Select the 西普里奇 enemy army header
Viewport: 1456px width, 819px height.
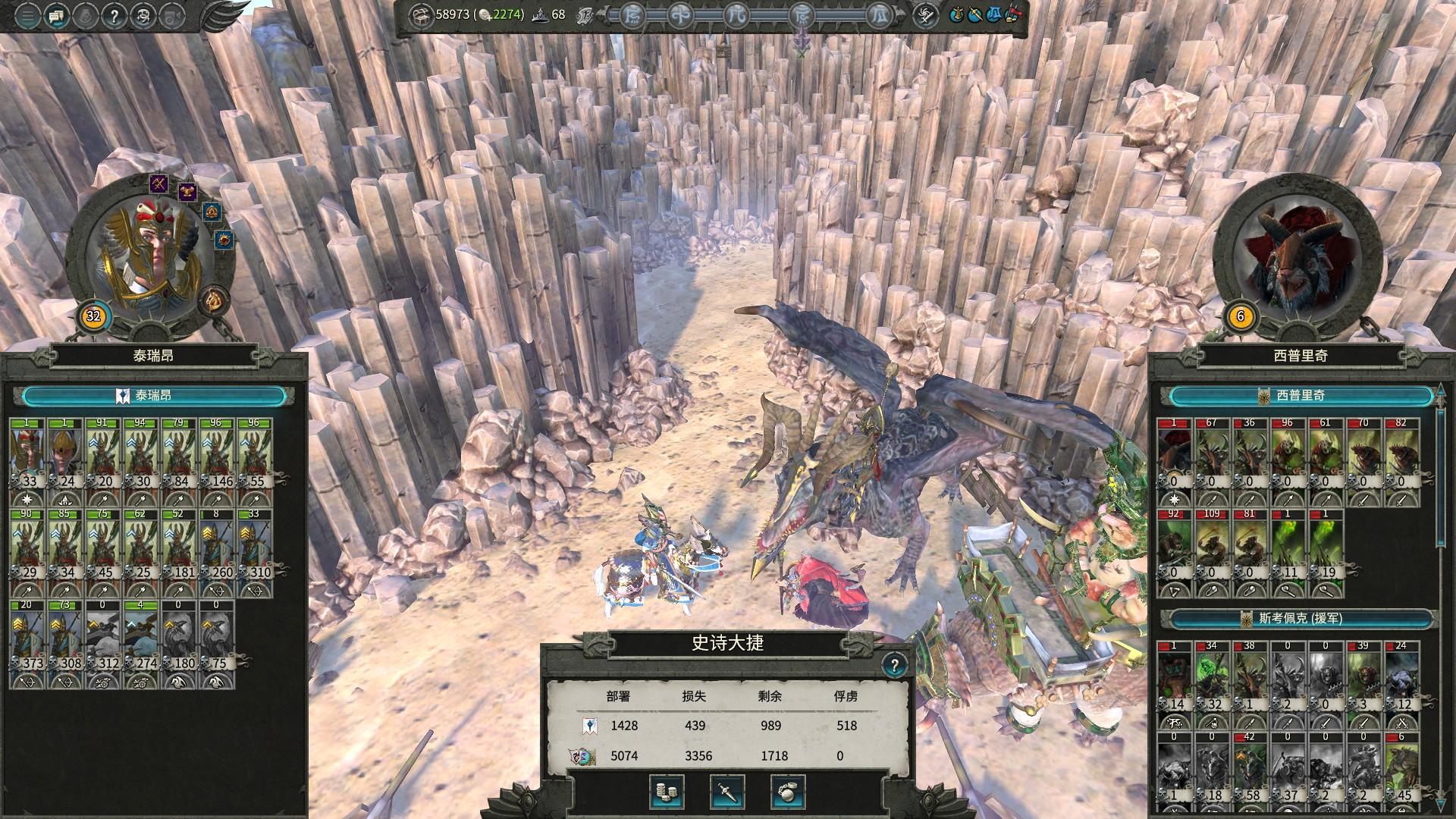click(1300, 395)
